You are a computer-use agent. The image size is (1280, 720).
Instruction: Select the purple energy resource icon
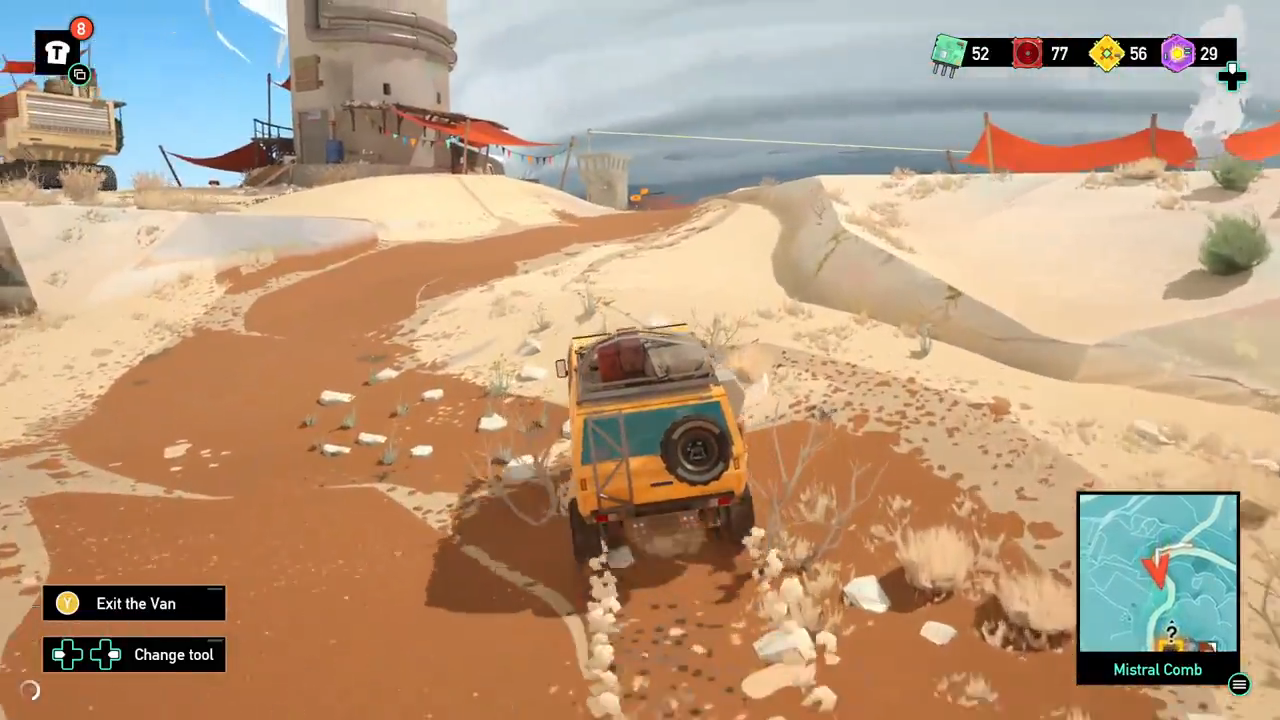(1178, 53)
